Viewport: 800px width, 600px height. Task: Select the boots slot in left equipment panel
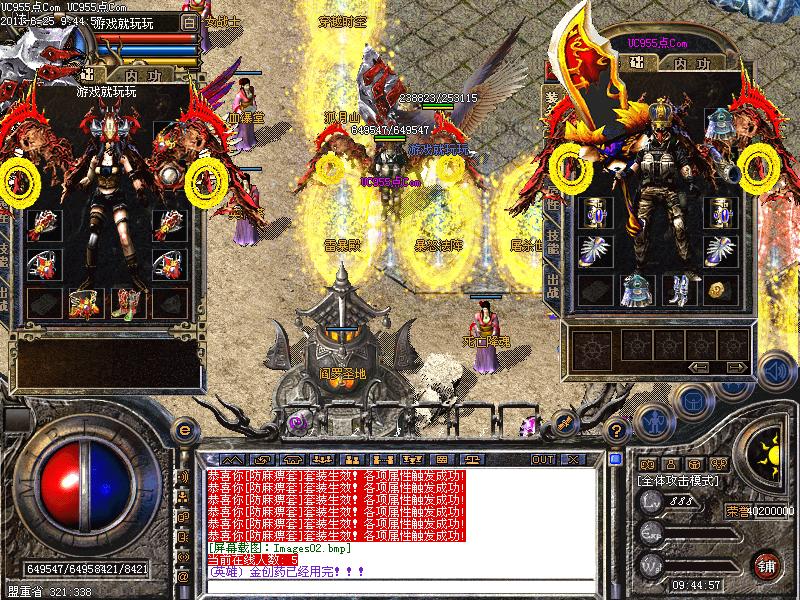[125, 301]
